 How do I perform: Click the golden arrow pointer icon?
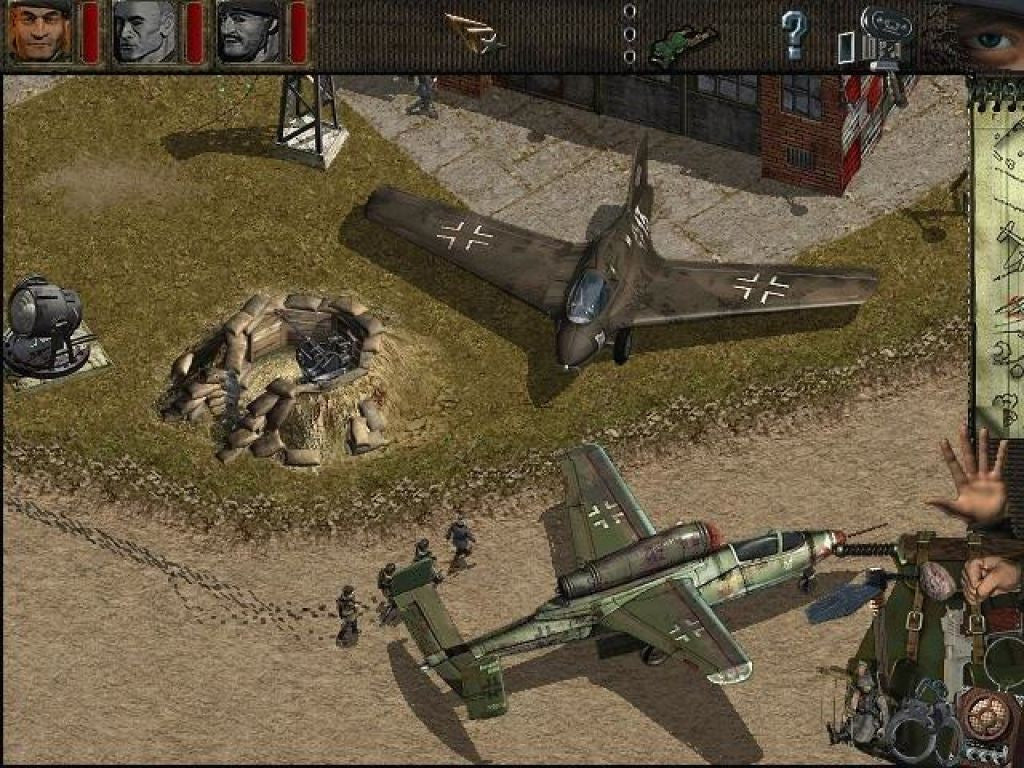click(x=473, y=33)
